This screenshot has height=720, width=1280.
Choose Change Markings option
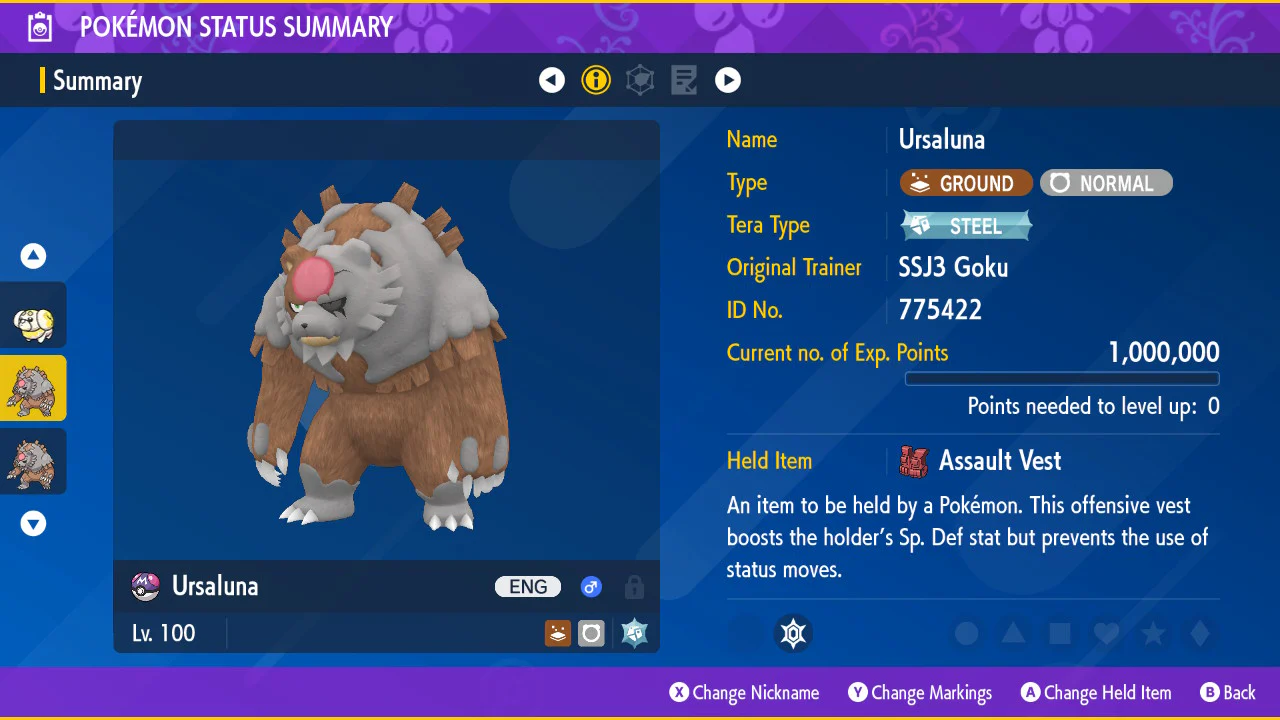click(920, 692)
